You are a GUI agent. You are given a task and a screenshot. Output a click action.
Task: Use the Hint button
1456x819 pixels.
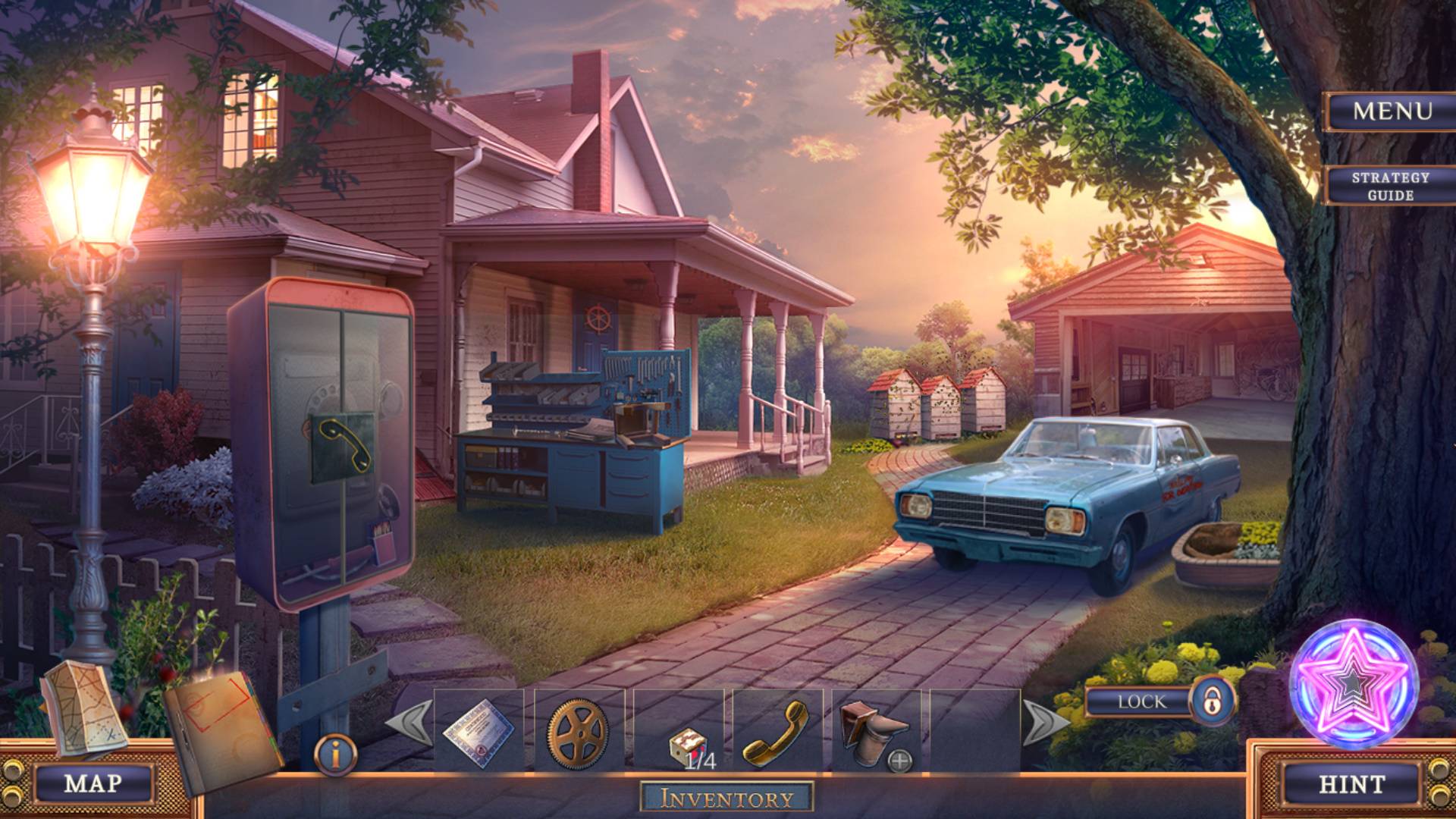point(1351,783)
